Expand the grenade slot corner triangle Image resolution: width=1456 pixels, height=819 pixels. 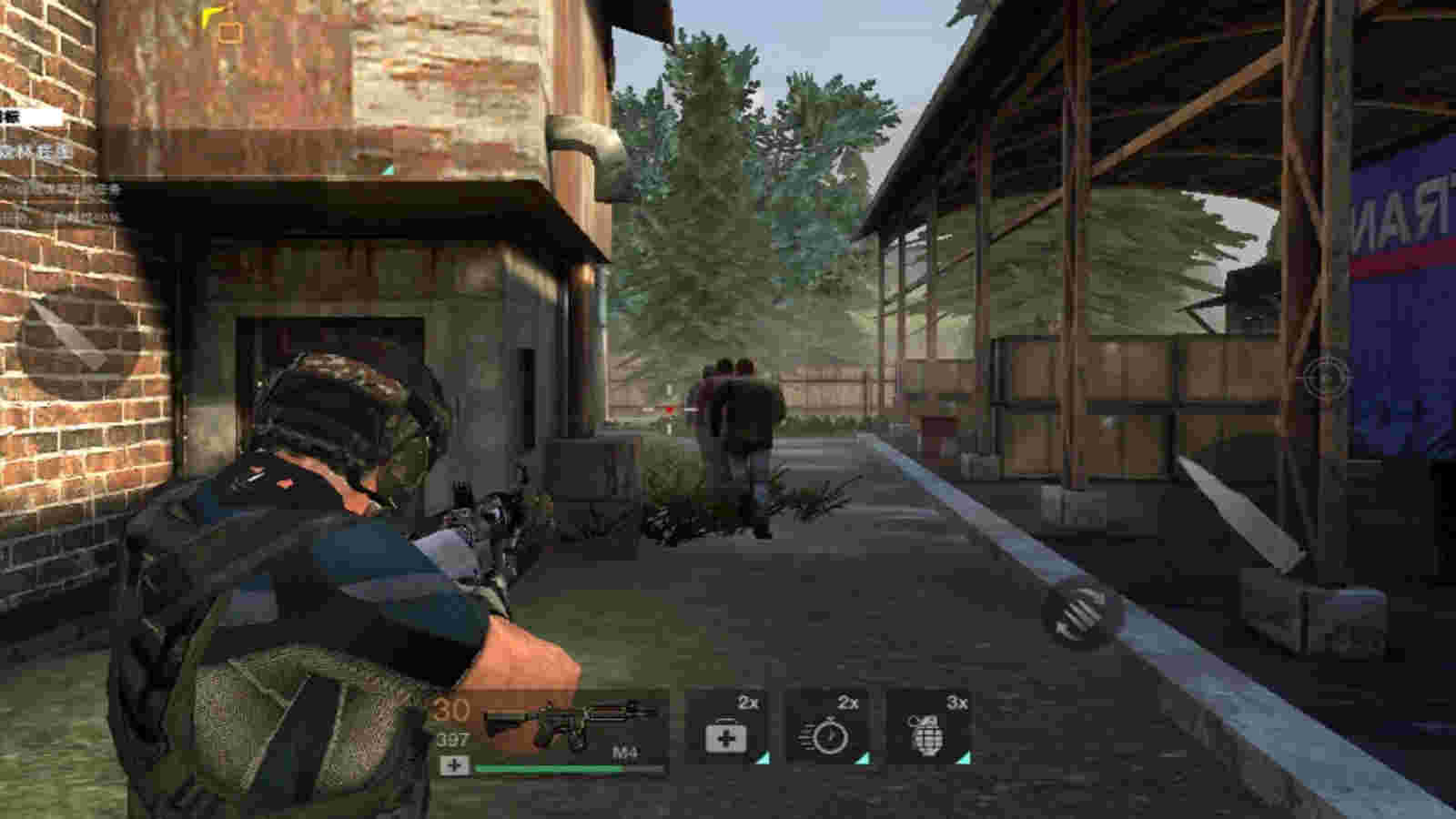(966, 757)
